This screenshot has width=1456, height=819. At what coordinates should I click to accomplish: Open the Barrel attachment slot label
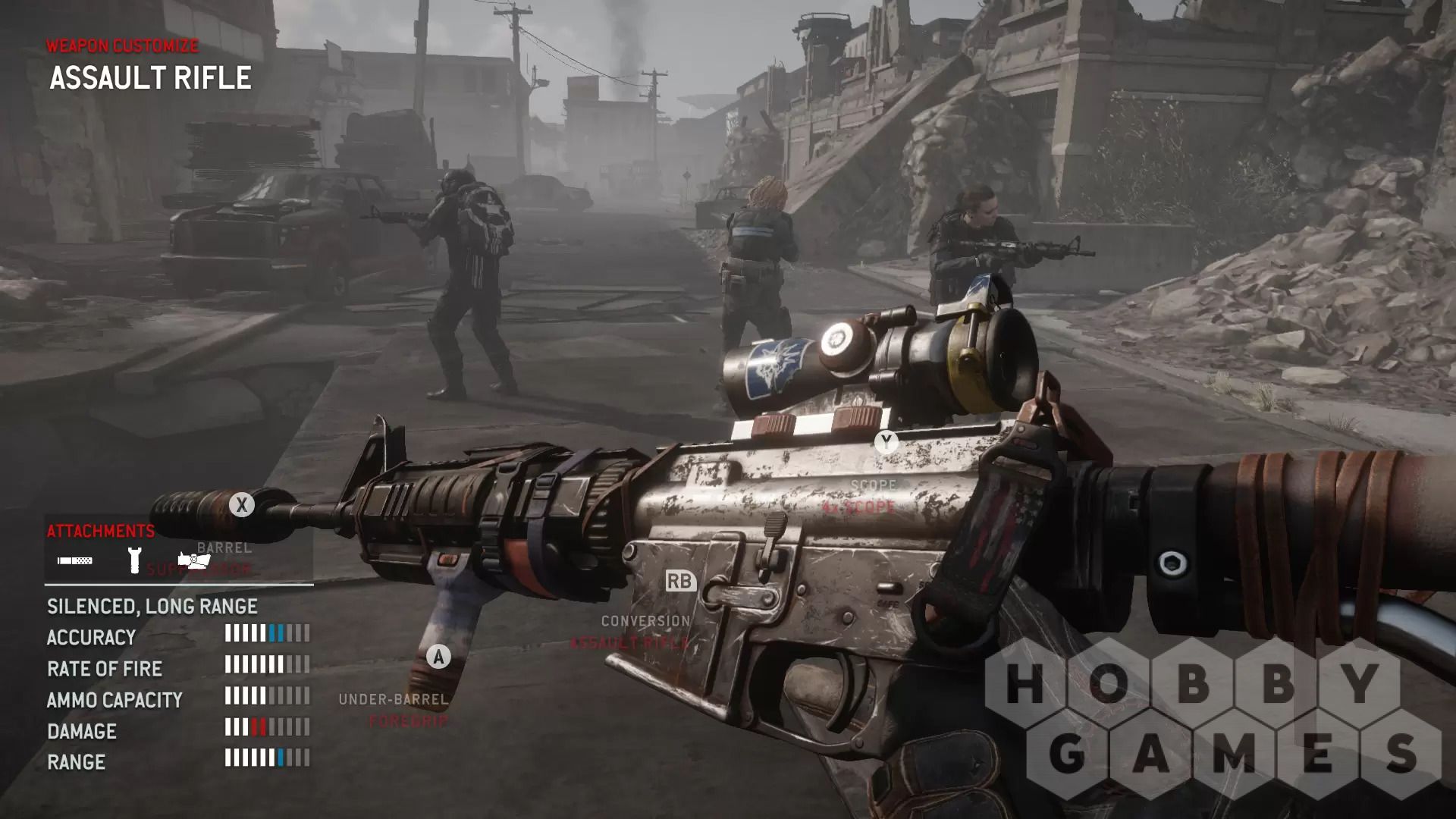(224, 548)
